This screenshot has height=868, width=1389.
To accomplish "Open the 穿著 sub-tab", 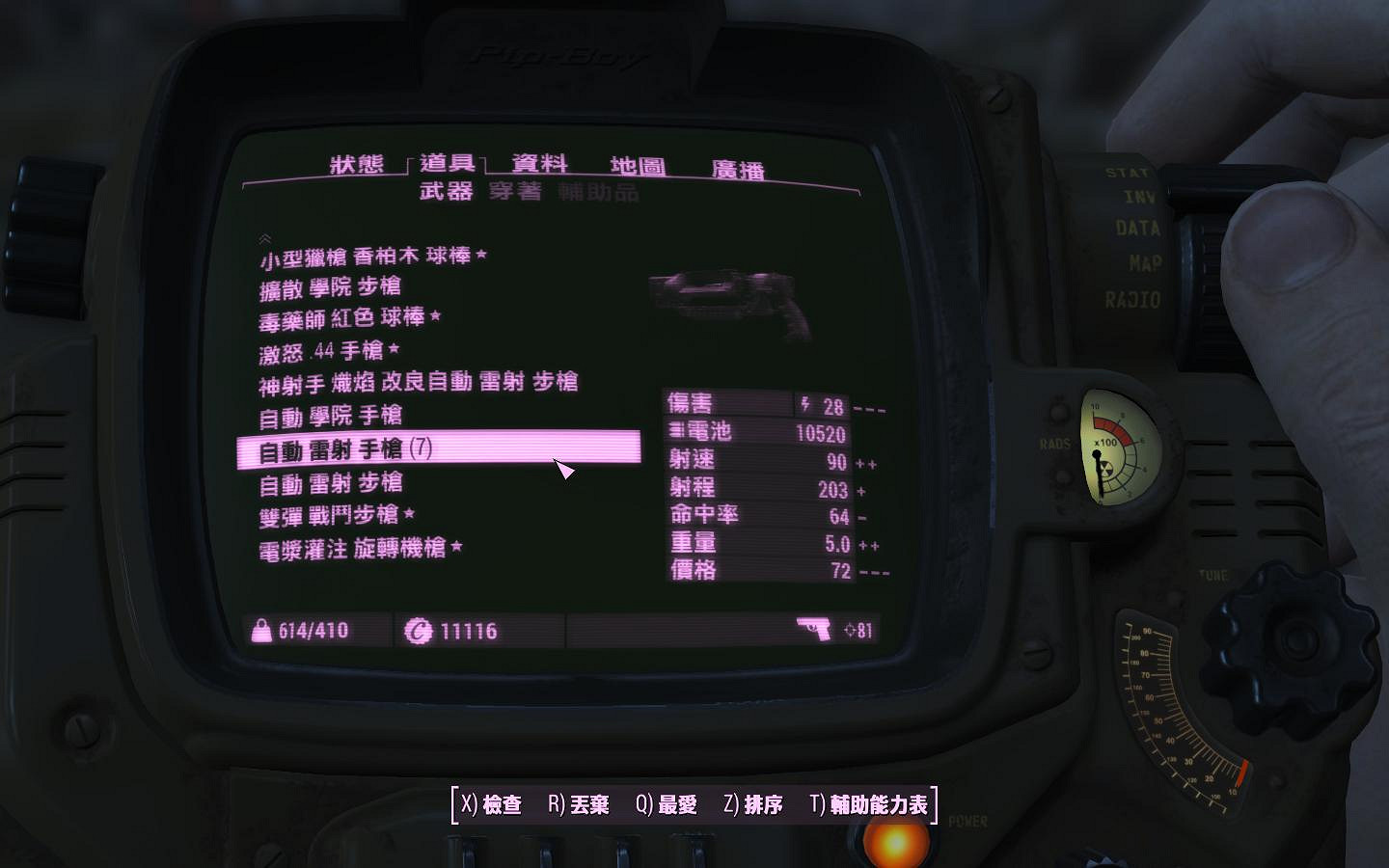I will click(511, 193).
